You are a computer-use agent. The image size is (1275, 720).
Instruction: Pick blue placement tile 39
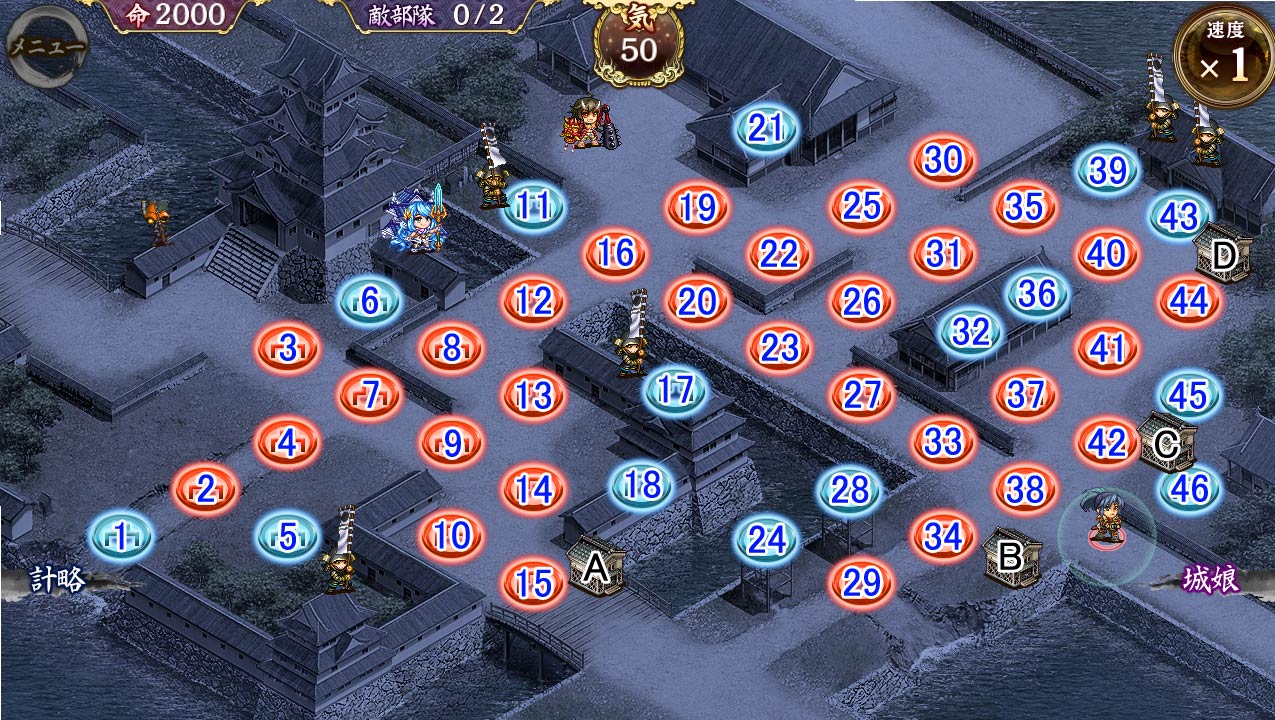point(1108,171)
